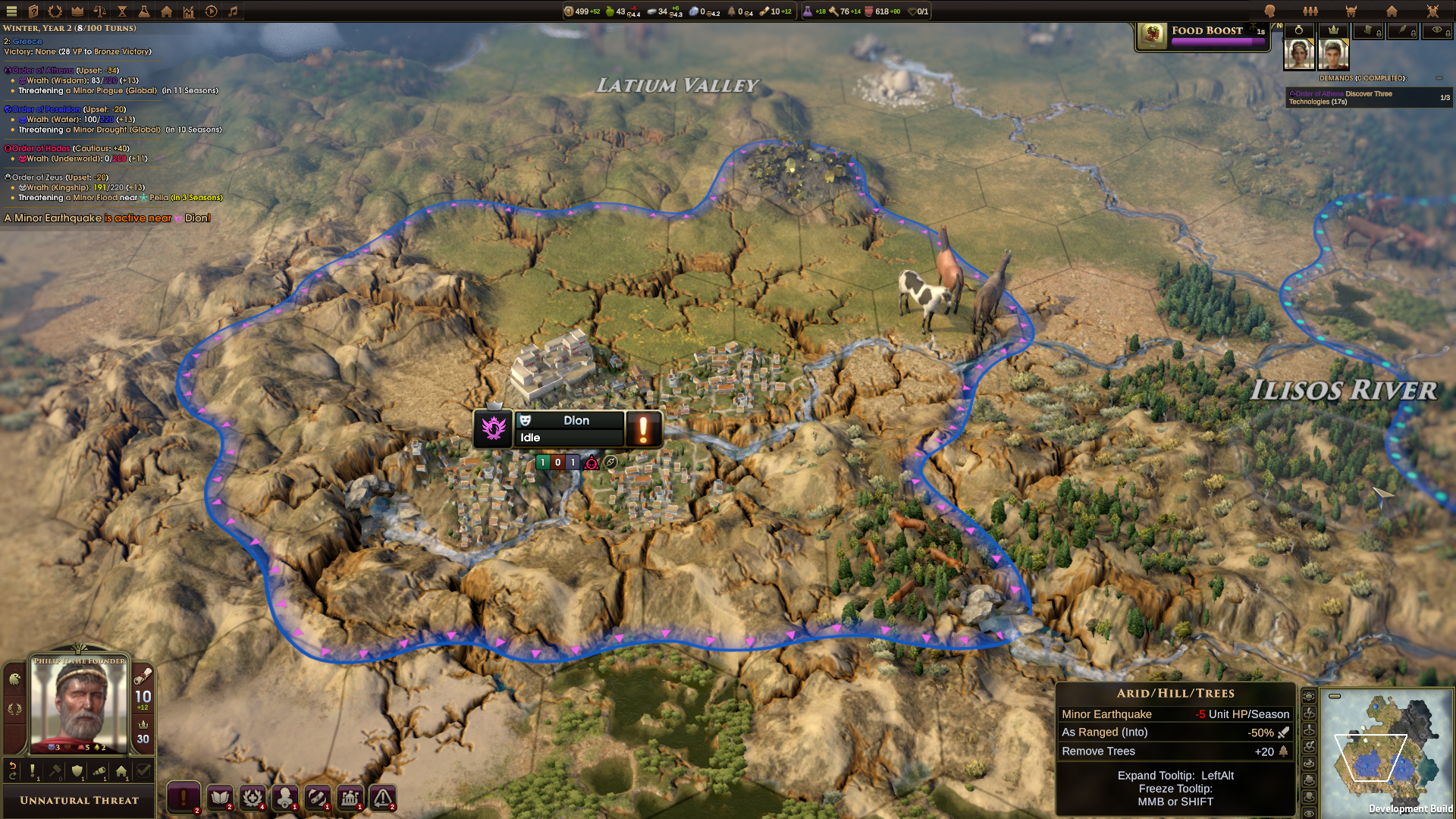Click the music note audio icon
1456x819 pixels.
coord(233,11)
